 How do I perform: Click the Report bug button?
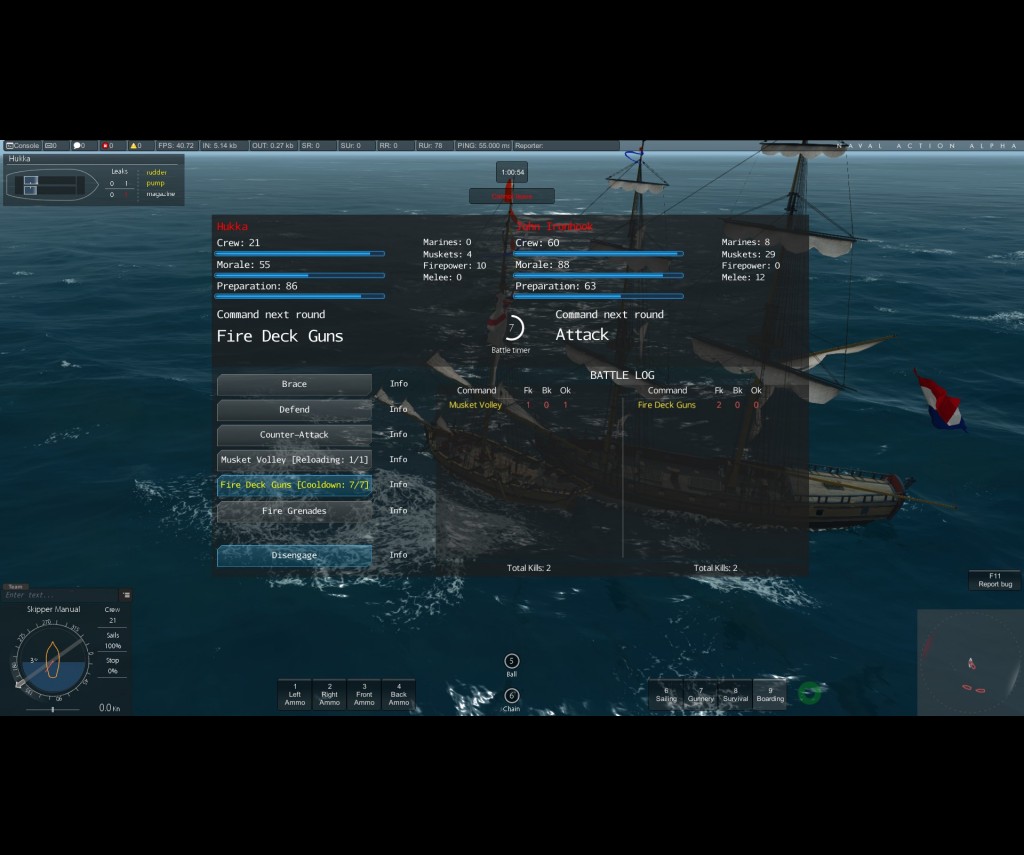click(995, 580)
